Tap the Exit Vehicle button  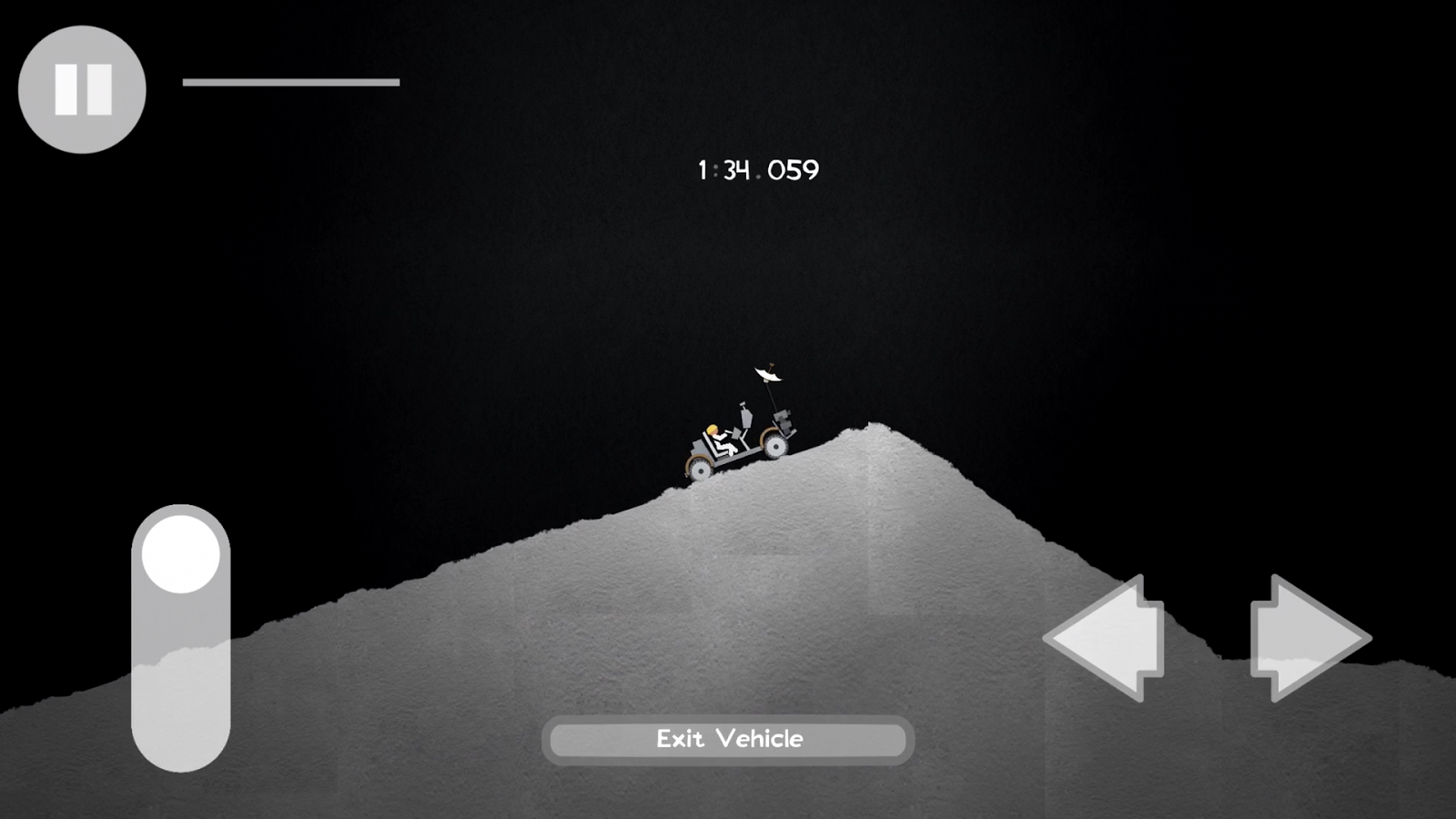728,739
